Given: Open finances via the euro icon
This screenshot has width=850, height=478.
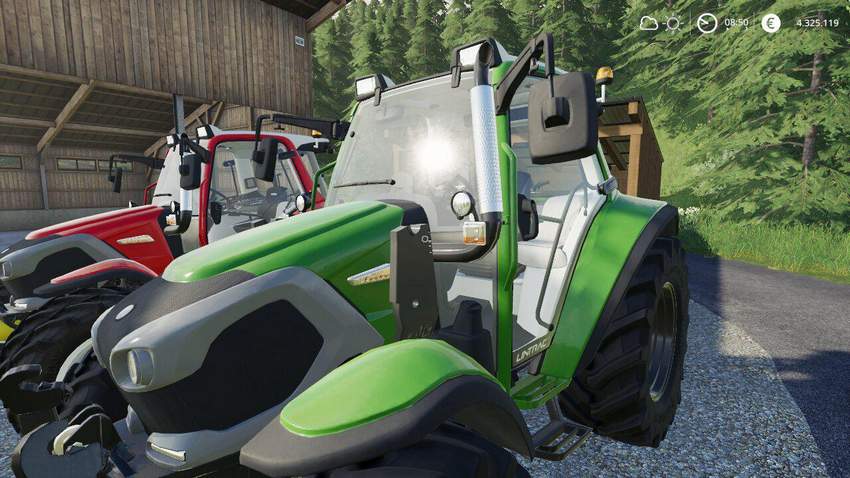Looking at the screenshot, I should 771,23.
